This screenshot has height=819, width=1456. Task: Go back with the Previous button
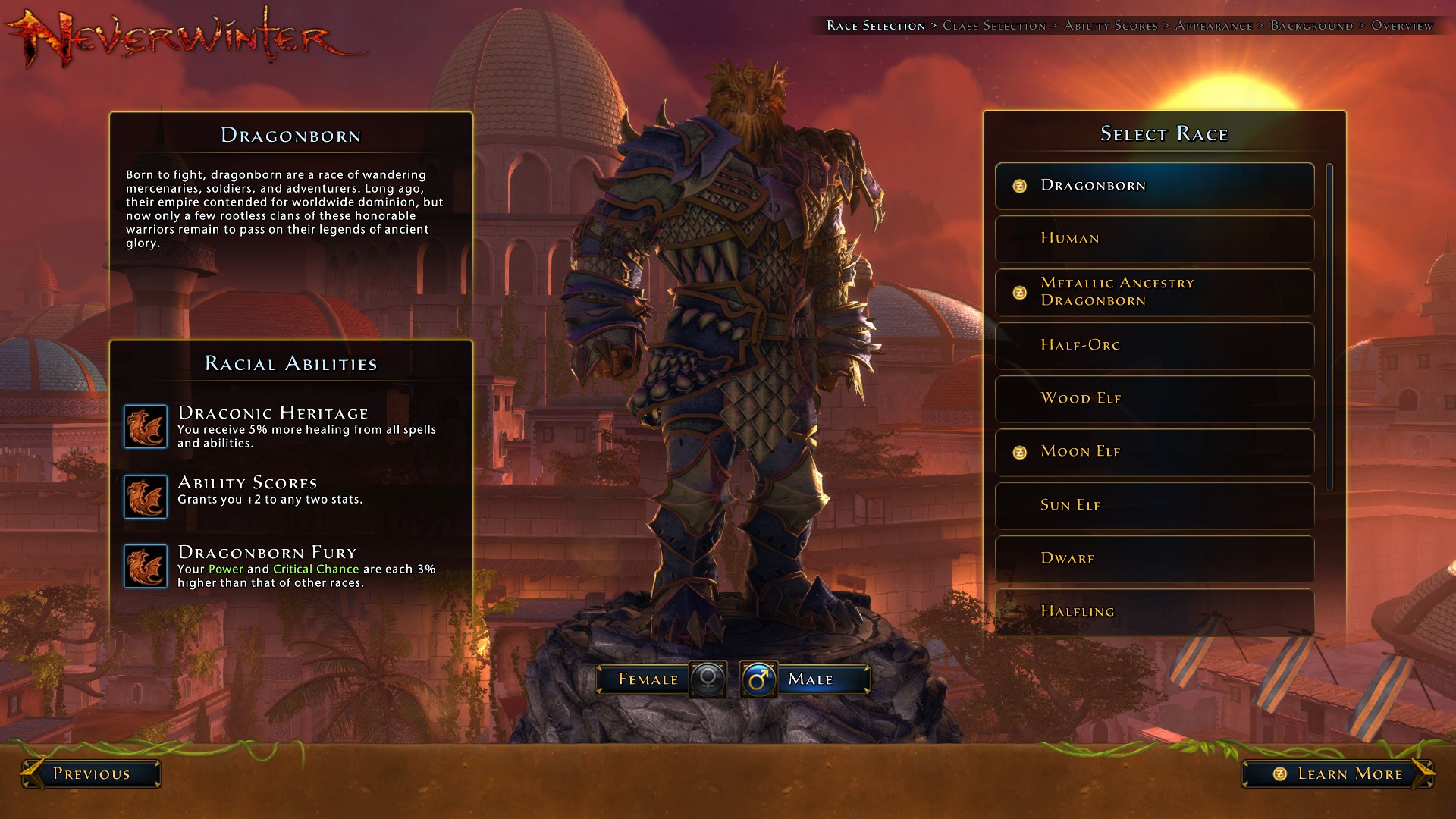pos(91,774)
